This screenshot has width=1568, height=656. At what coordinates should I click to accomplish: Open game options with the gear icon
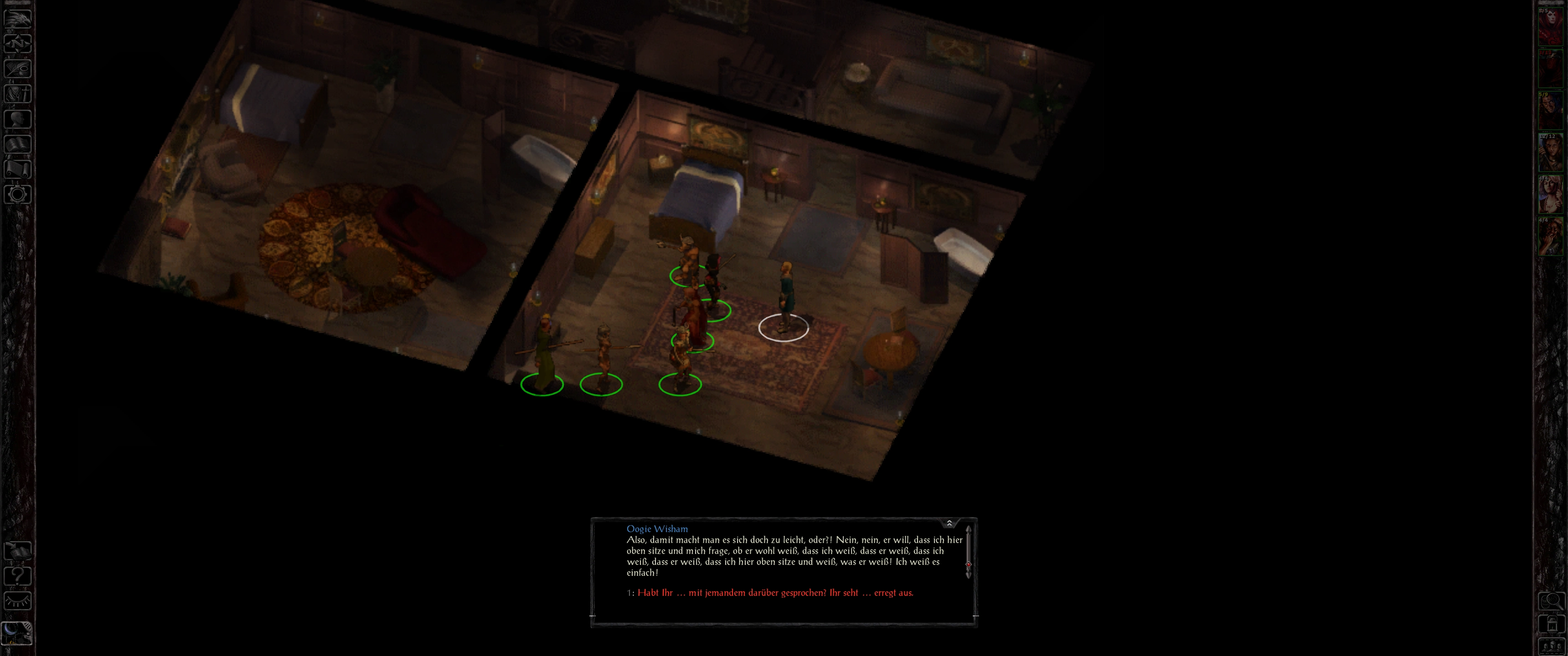[17, 195]
